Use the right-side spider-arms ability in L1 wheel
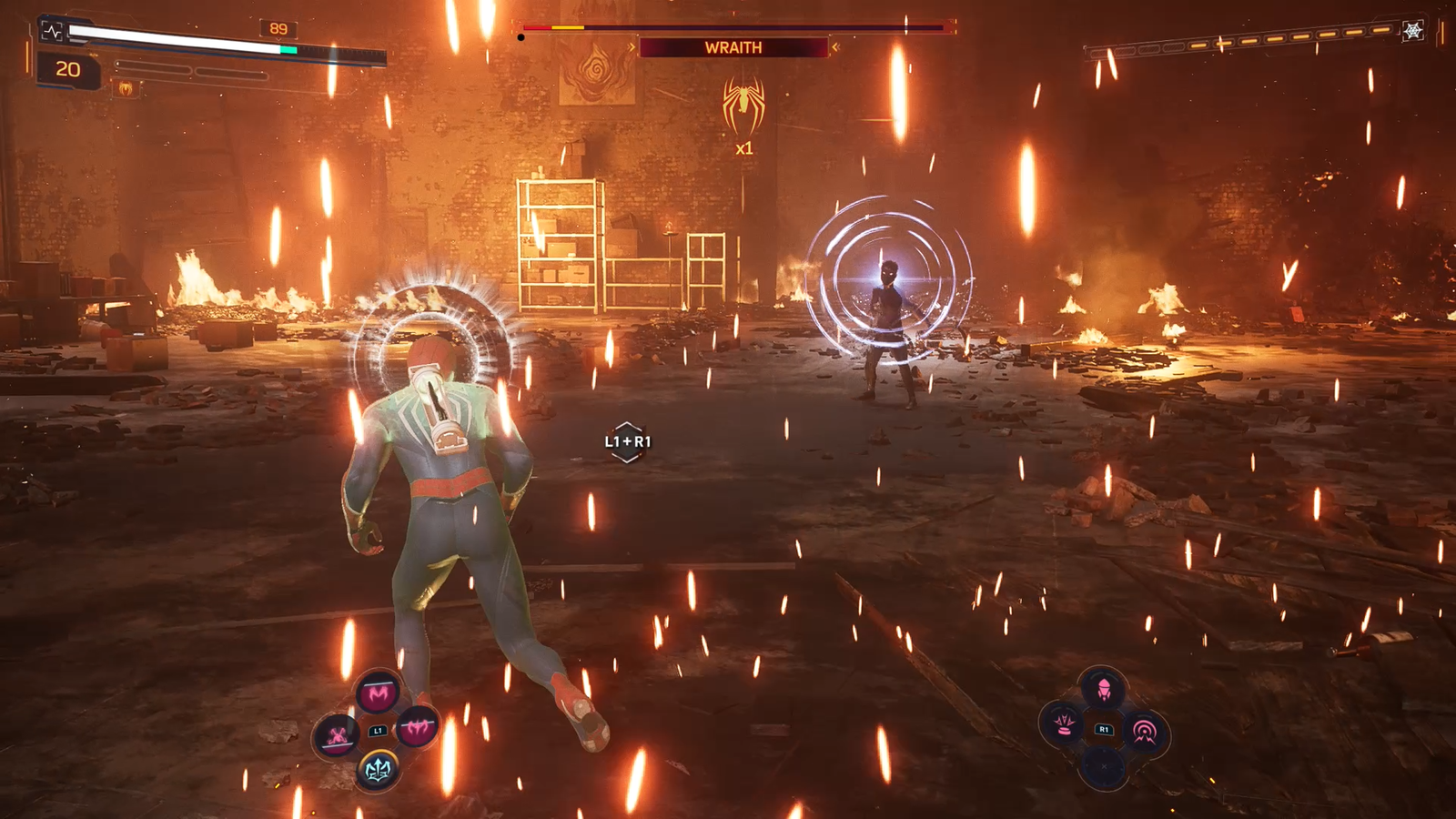The height and width of the screenshot is (819, 1456). point(418,726)
